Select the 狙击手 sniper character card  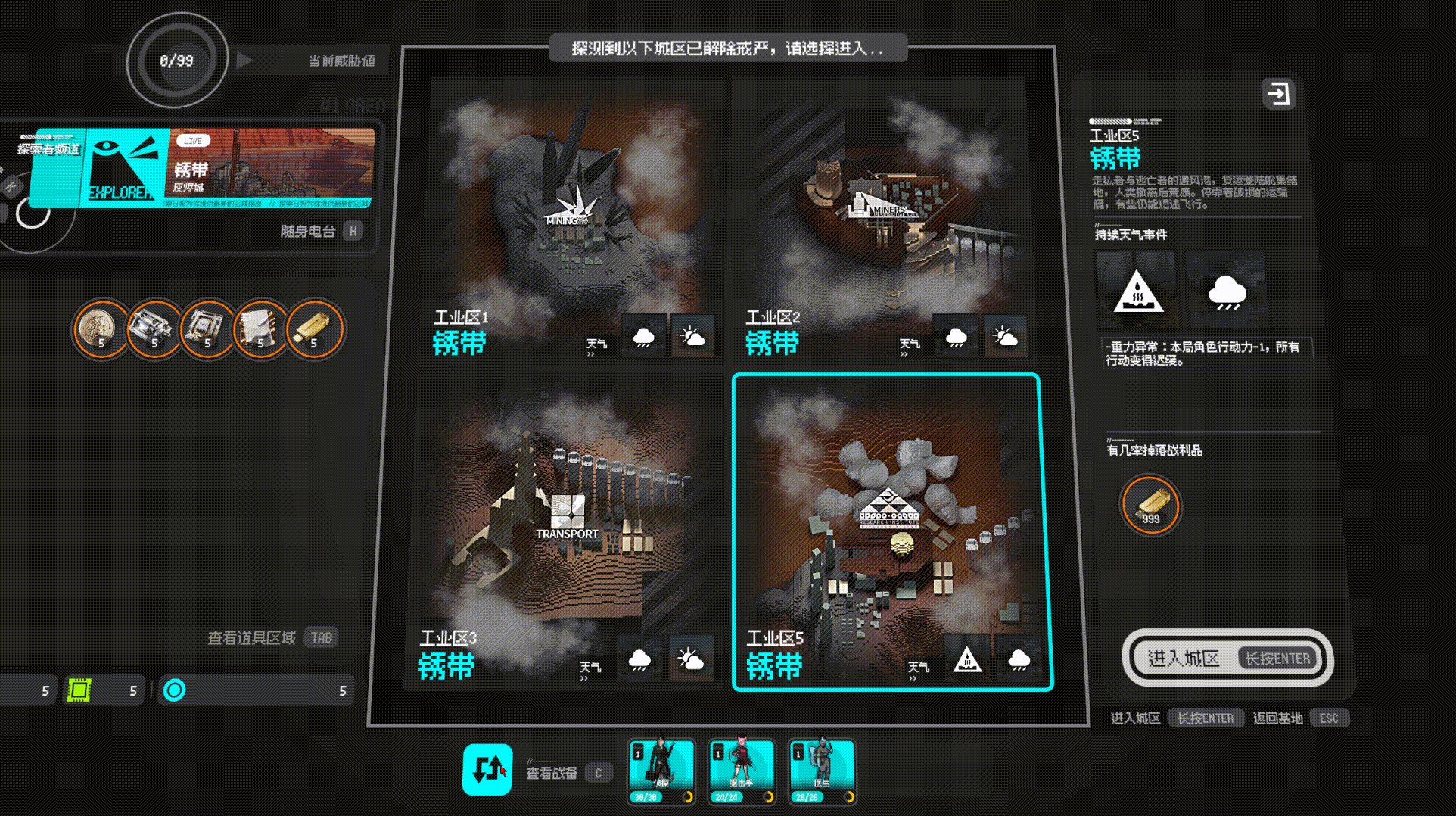pos(742,771)
